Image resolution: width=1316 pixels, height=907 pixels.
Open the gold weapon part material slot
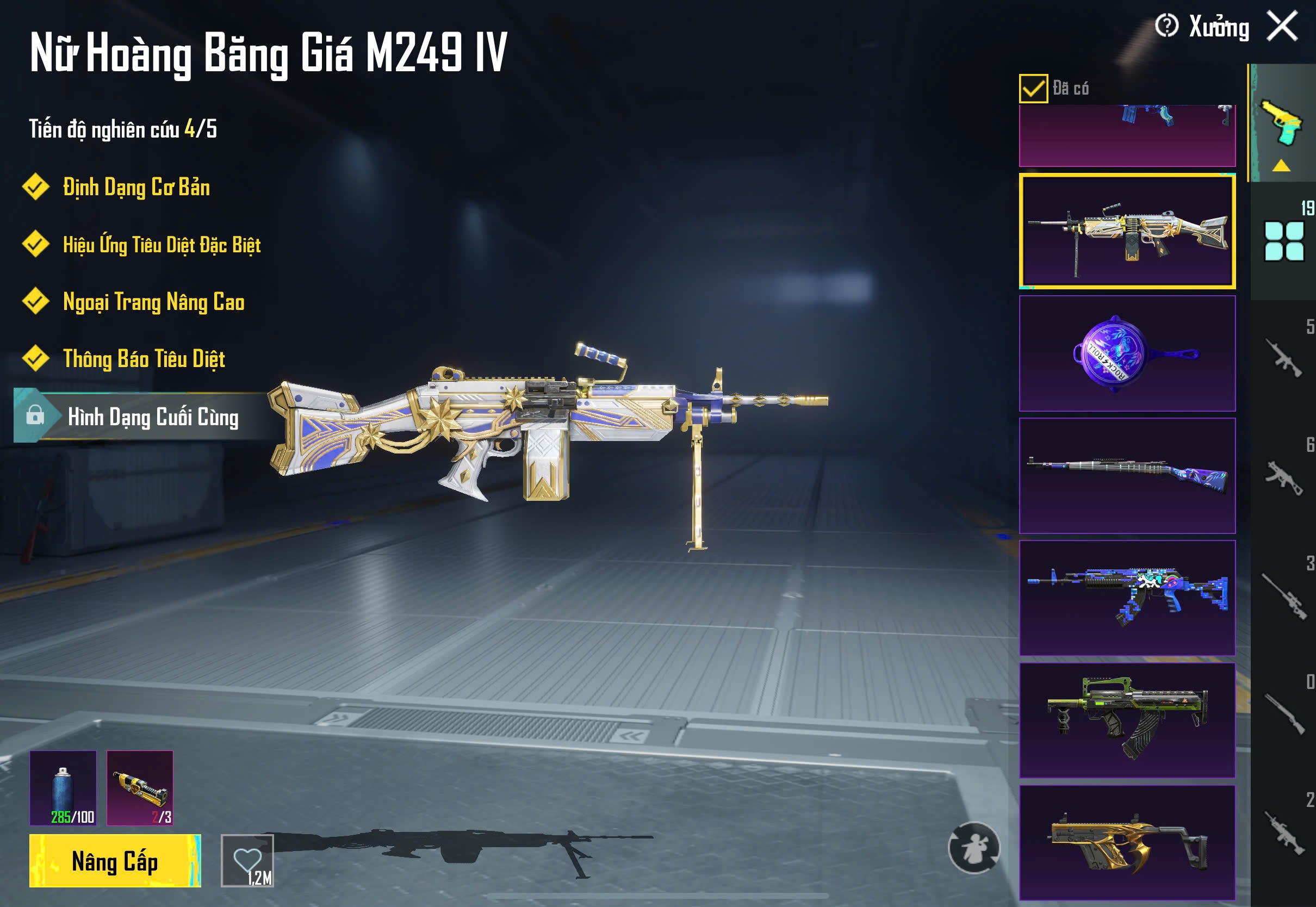(140, 788)
